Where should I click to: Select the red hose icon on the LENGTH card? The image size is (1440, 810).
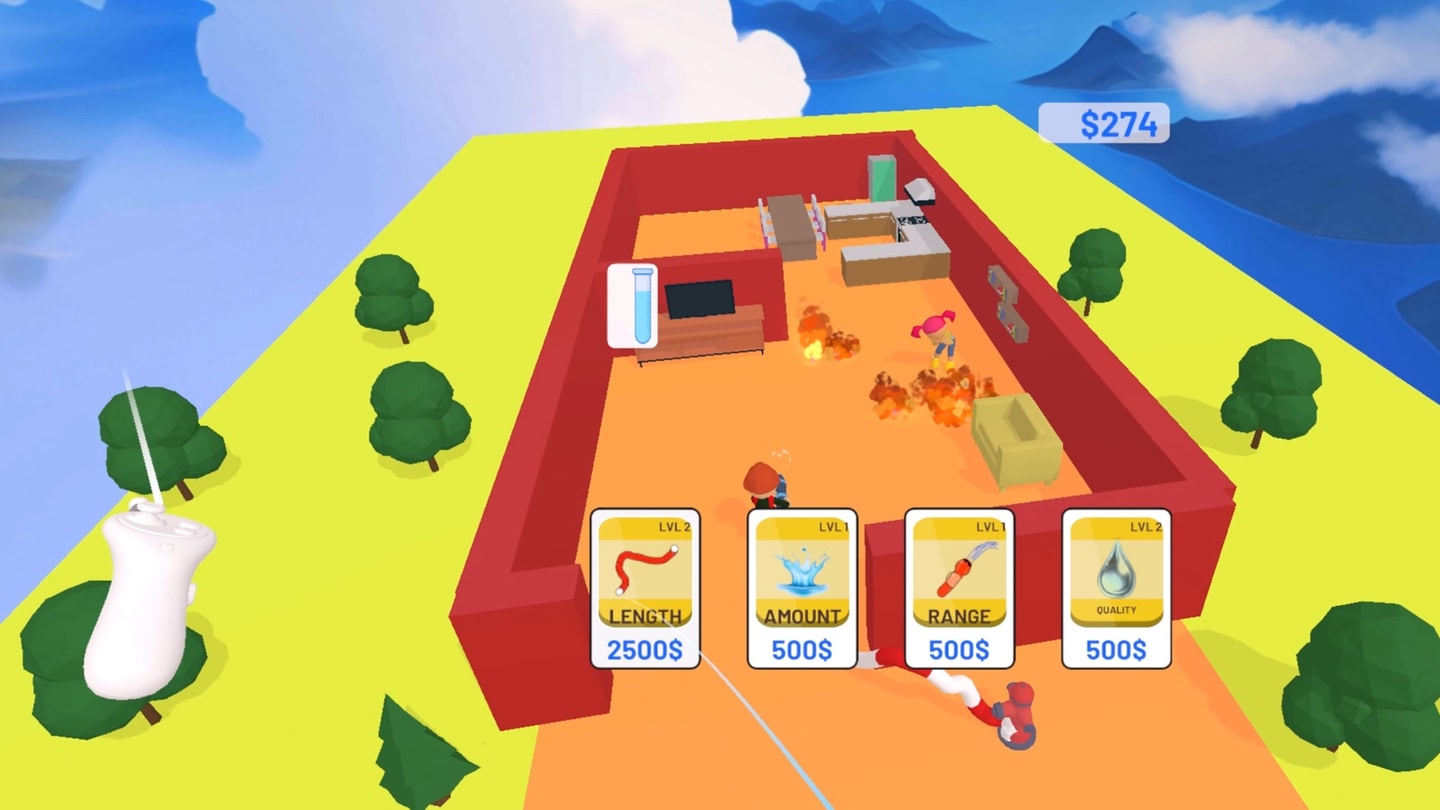[x=645, y=570]
